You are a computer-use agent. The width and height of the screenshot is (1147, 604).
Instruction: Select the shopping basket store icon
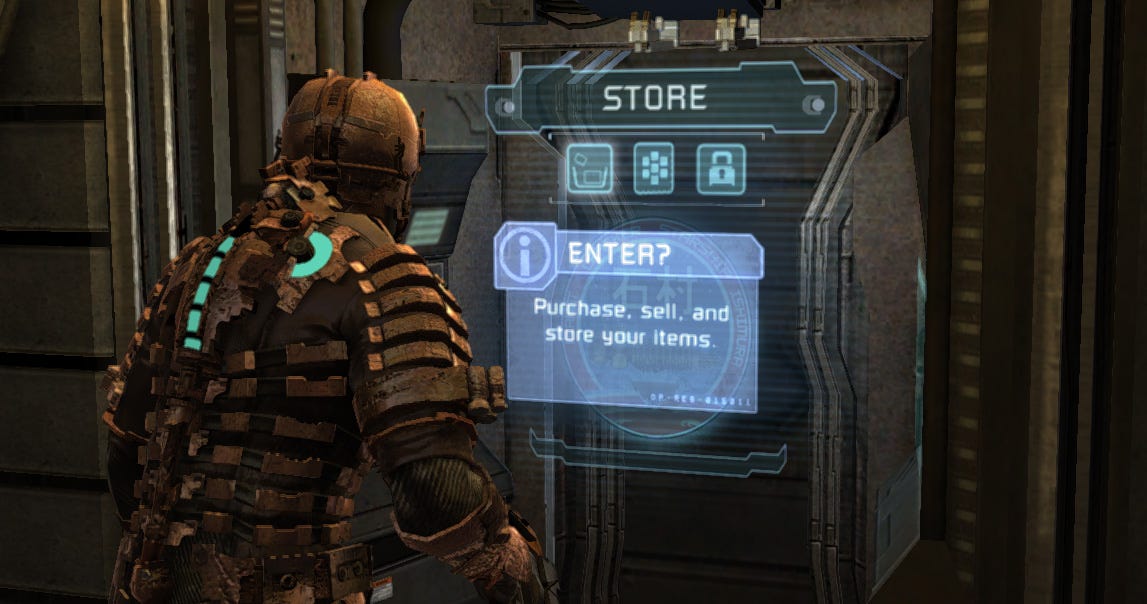pyautogui.click(x=590, y=169)
